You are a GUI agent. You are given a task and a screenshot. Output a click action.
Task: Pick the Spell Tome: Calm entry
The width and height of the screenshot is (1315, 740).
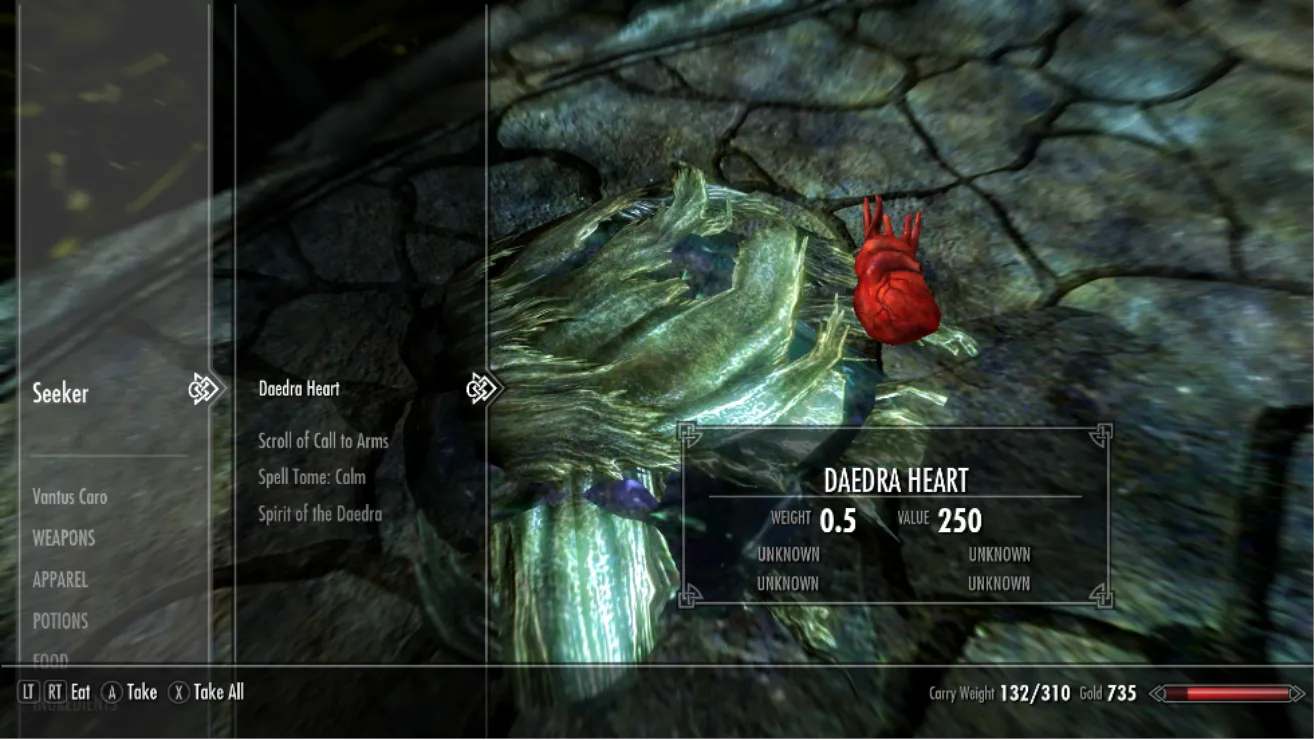pos(312,477)
